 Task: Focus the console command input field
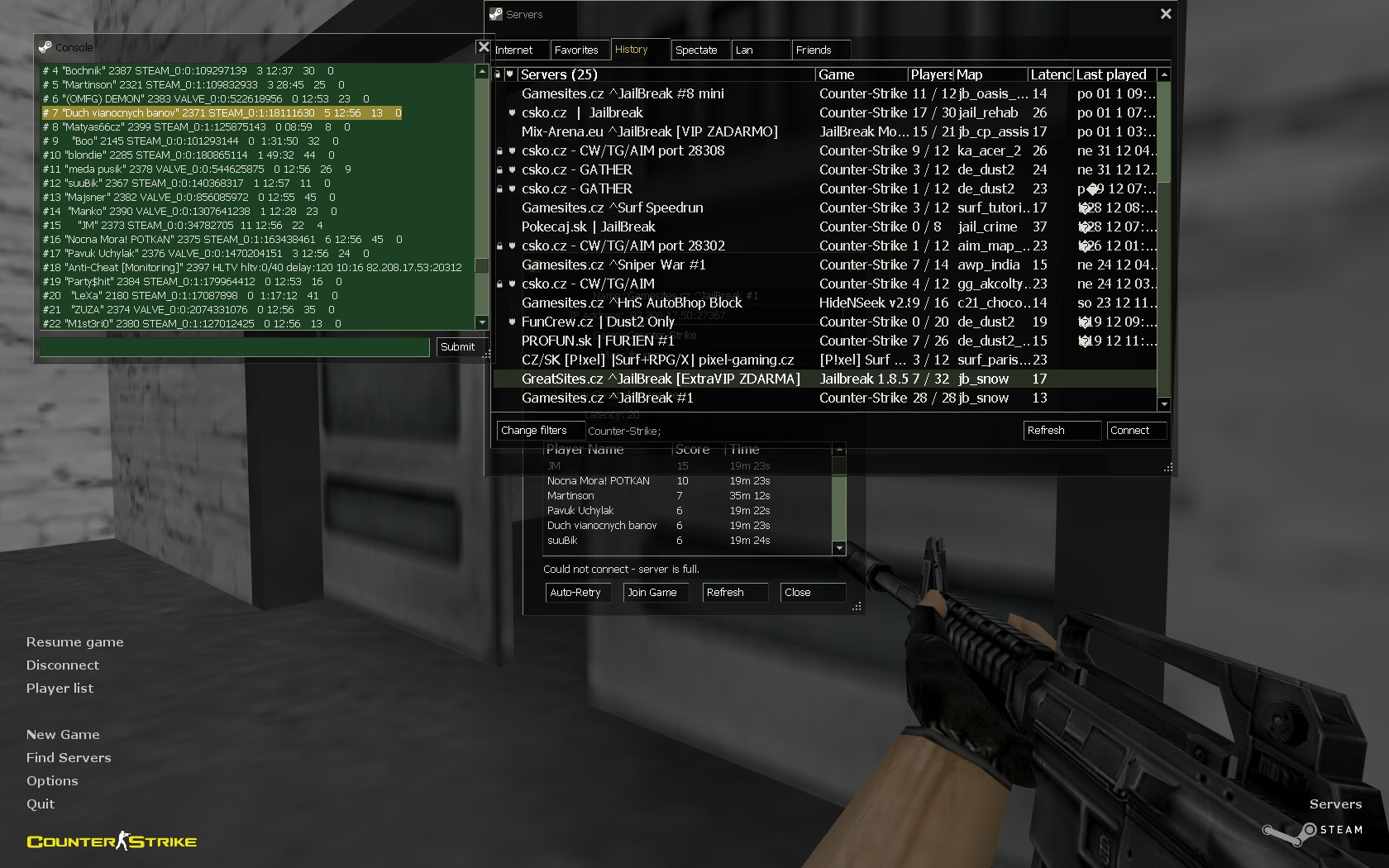[235, 347]
